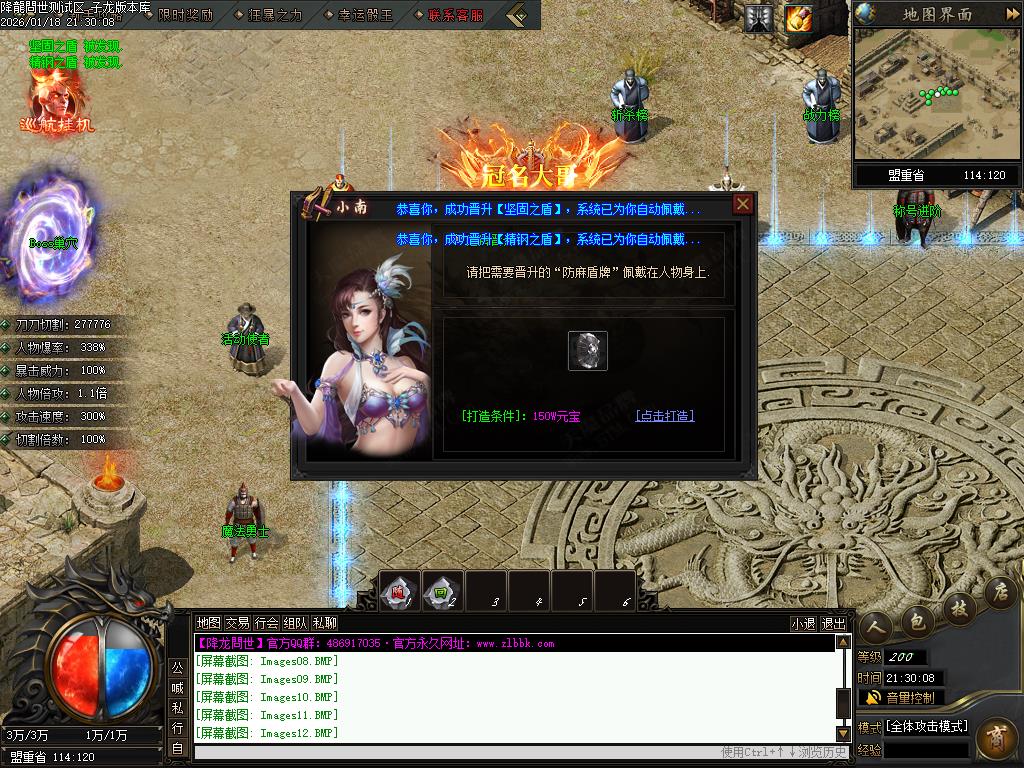This screenshot has height=768, width=1024.
Task: Switch to the 行会 chat tab
Action: (x=266, y=622)
